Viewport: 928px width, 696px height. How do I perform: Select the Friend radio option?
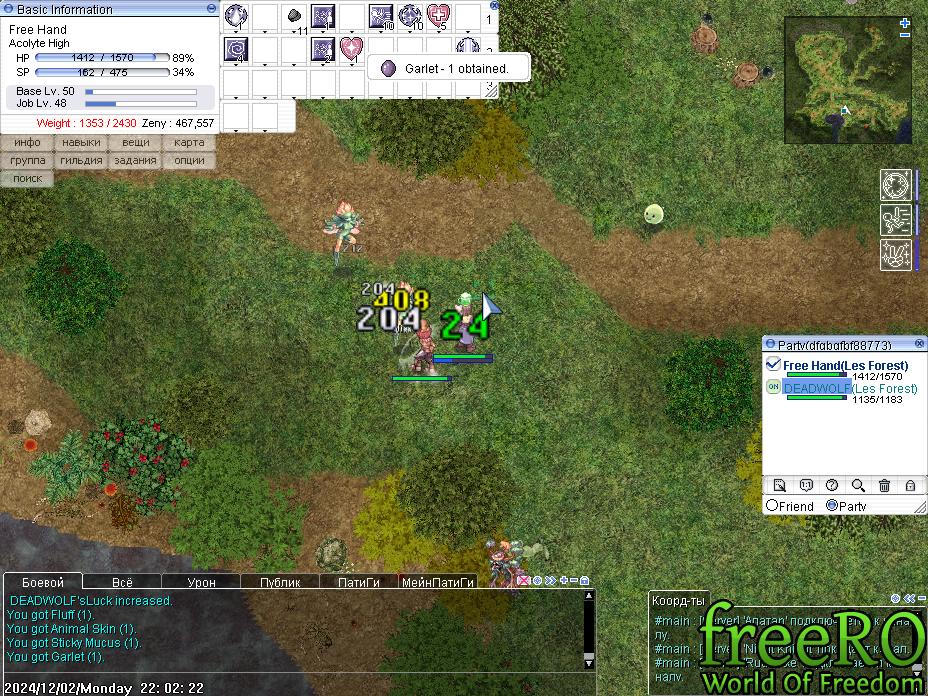pyautogui.click(x=772, y=506)
